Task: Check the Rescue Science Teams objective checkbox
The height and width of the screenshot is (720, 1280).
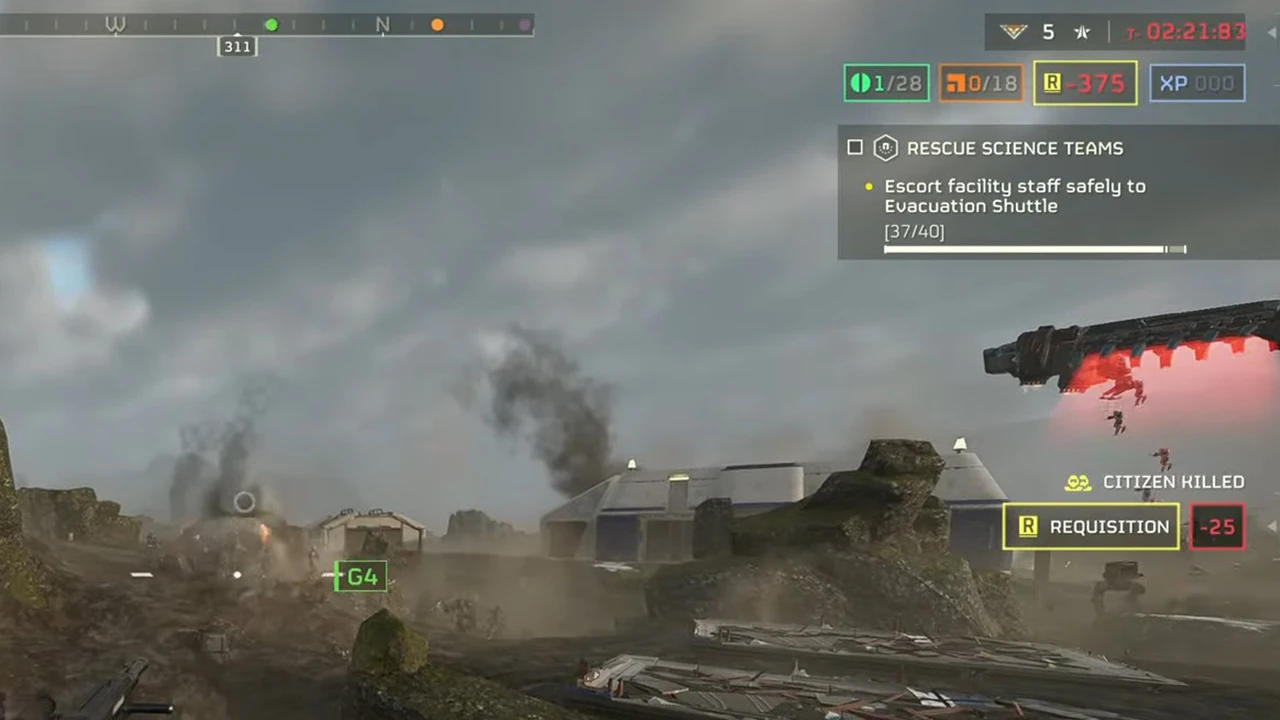Action: [x=855, y=147]
